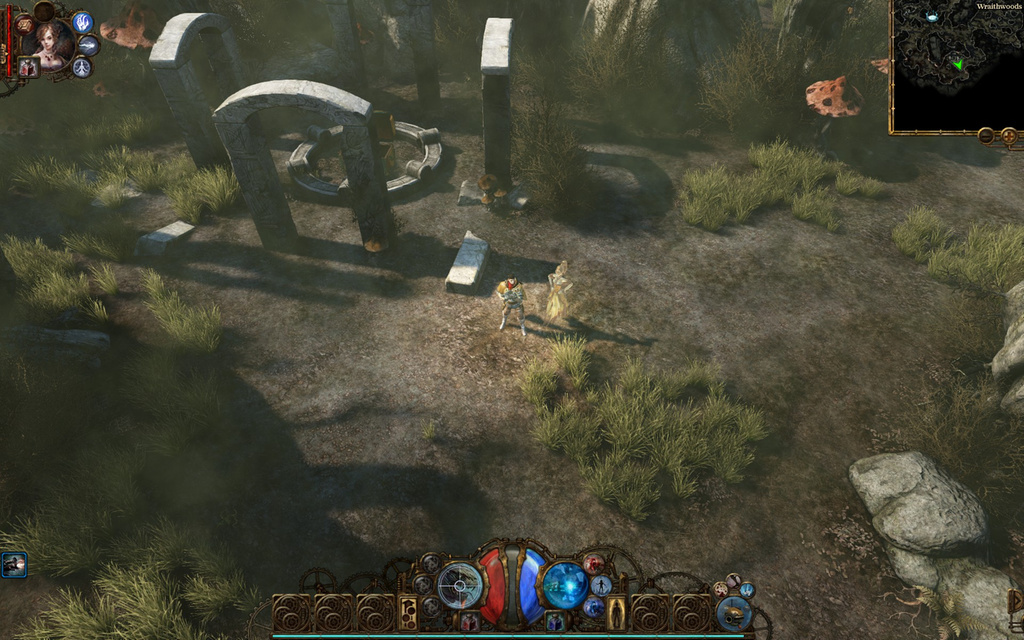
Task: Use the companion's red potion slot
Action: (x=27, y=67)
